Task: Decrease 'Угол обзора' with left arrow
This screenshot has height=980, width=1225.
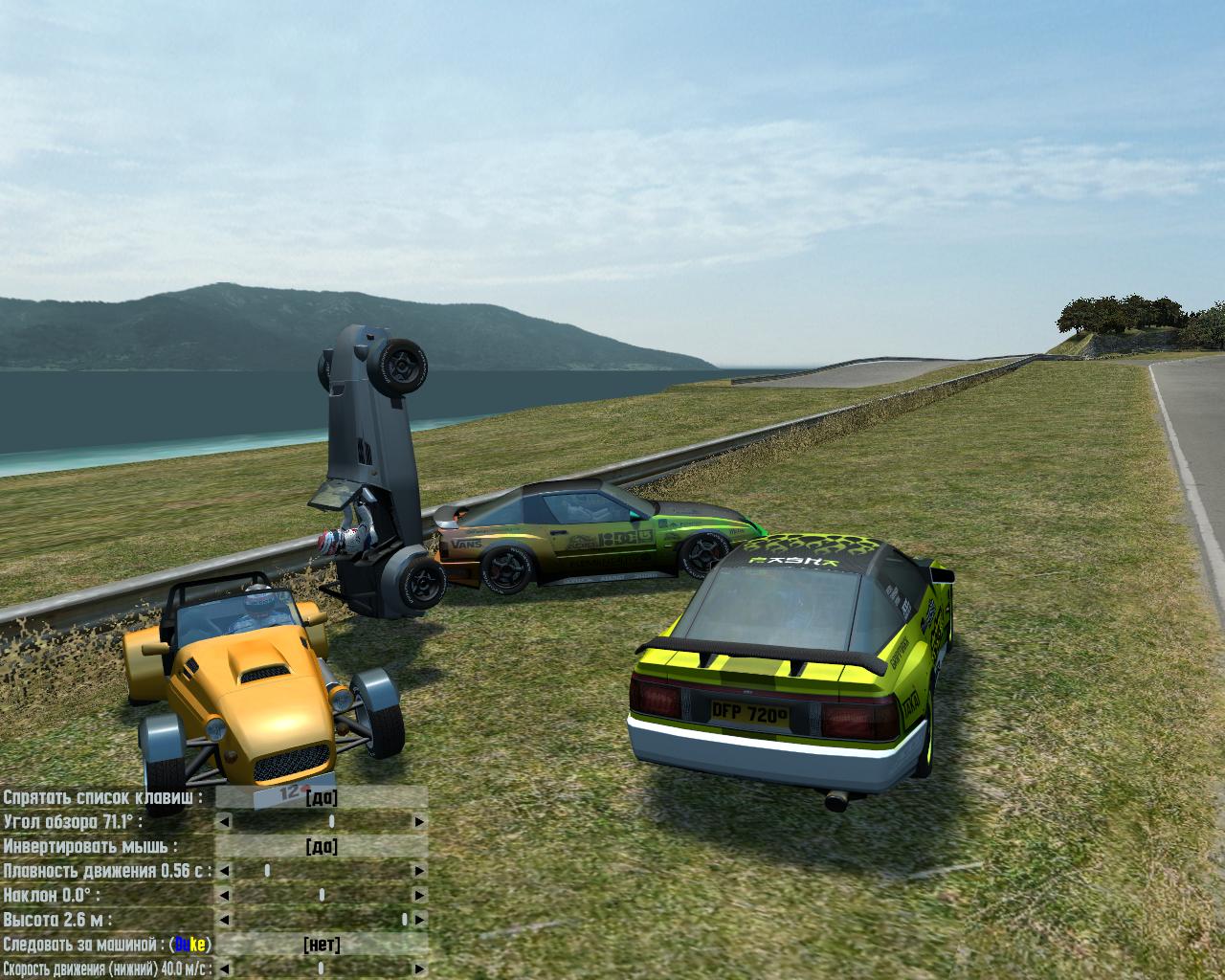Action: tap(224, 822)
